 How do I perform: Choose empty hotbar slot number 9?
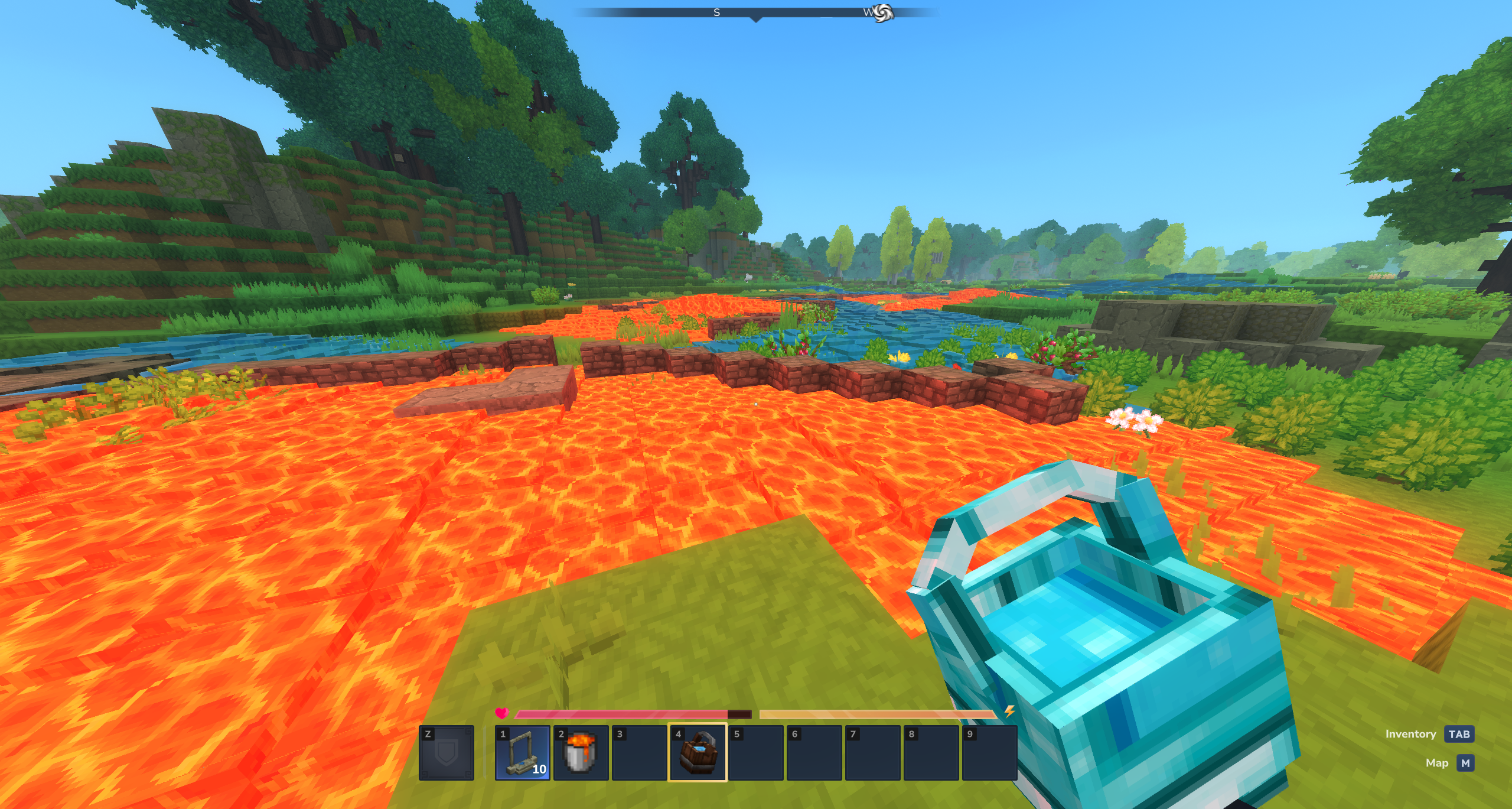(x=989, y=753)
